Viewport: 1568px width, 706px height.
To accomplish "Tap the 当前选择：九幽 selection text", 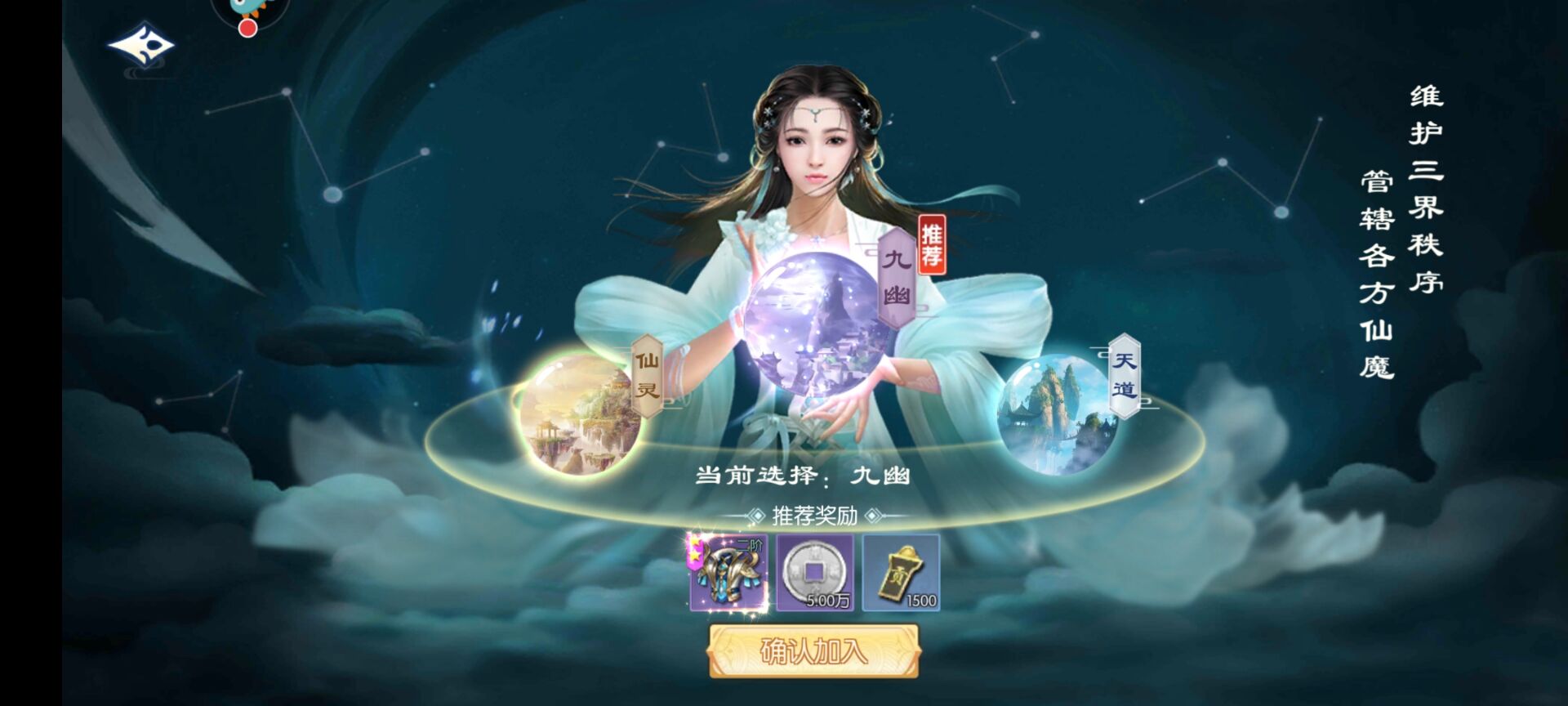I will tap(804, 476).
